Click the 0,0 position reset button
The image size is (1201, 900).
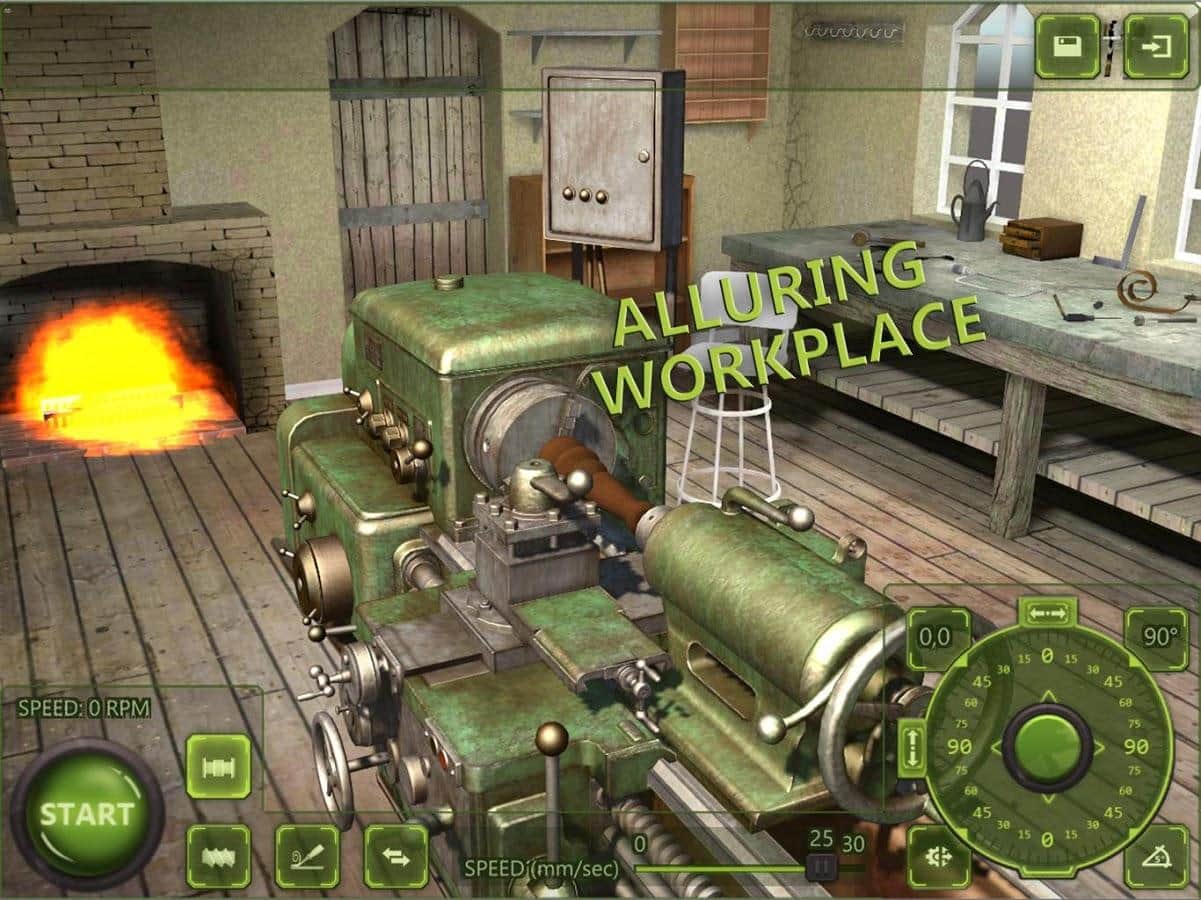click(938, 638)
